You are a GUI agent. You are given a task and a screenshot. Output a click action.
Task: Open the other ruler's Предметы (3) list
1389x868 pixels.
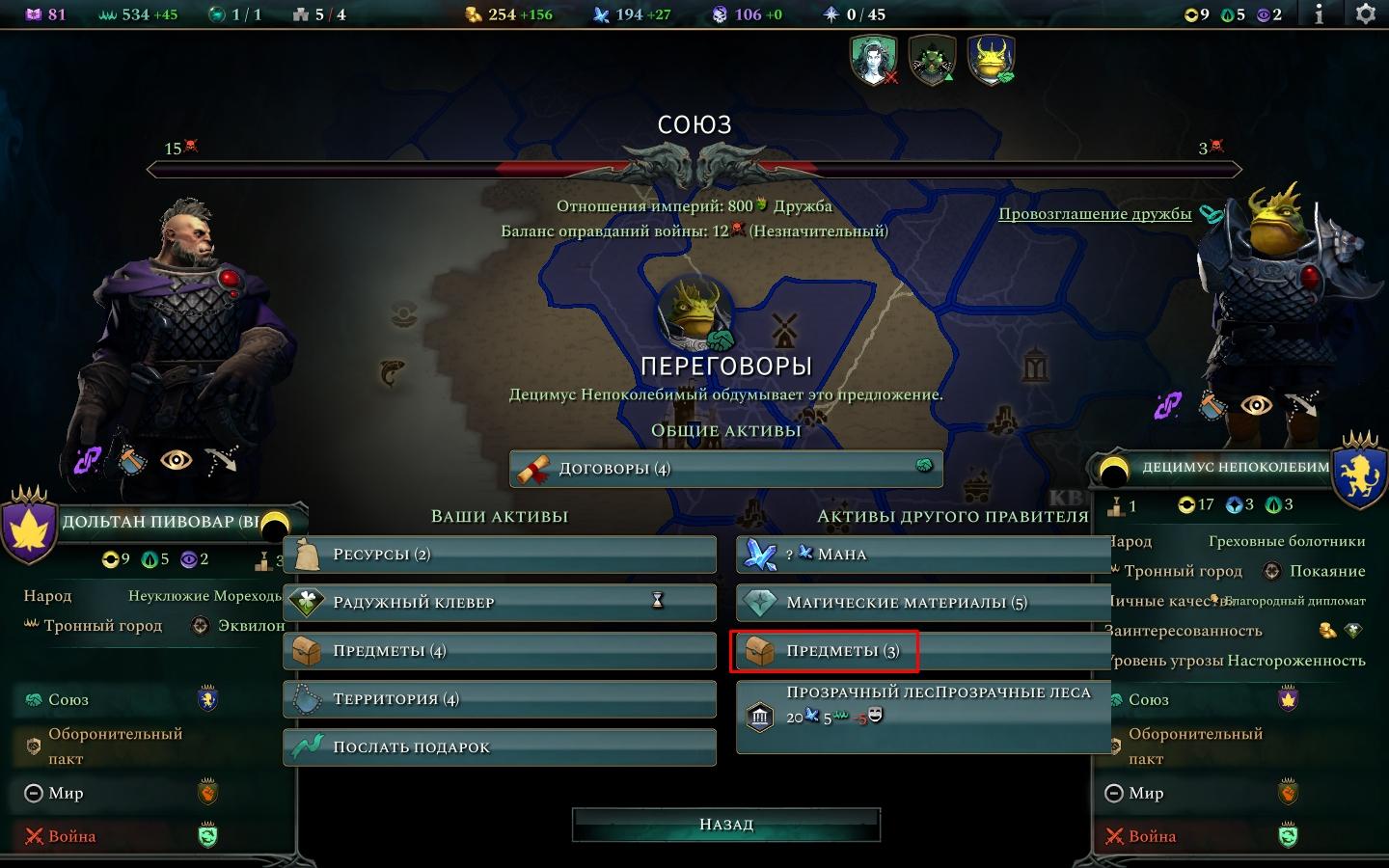pos(923,651)
